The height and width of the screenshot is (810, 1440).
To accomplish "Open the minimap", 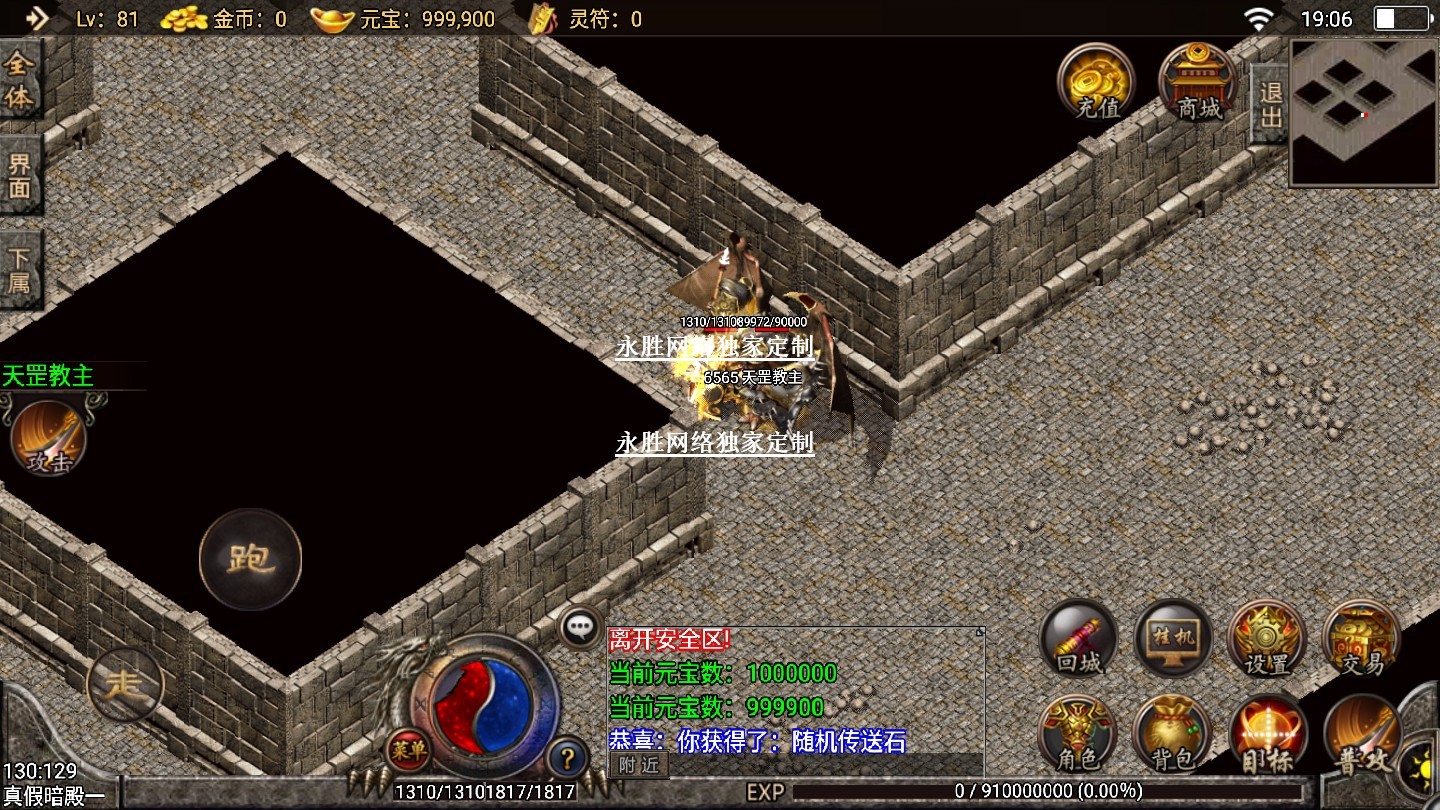I will [1364, 112].
